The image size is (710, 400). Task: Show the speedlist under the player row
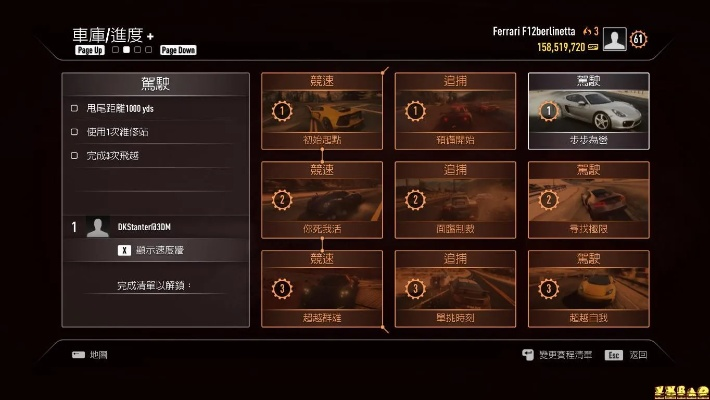pos(155,250)
